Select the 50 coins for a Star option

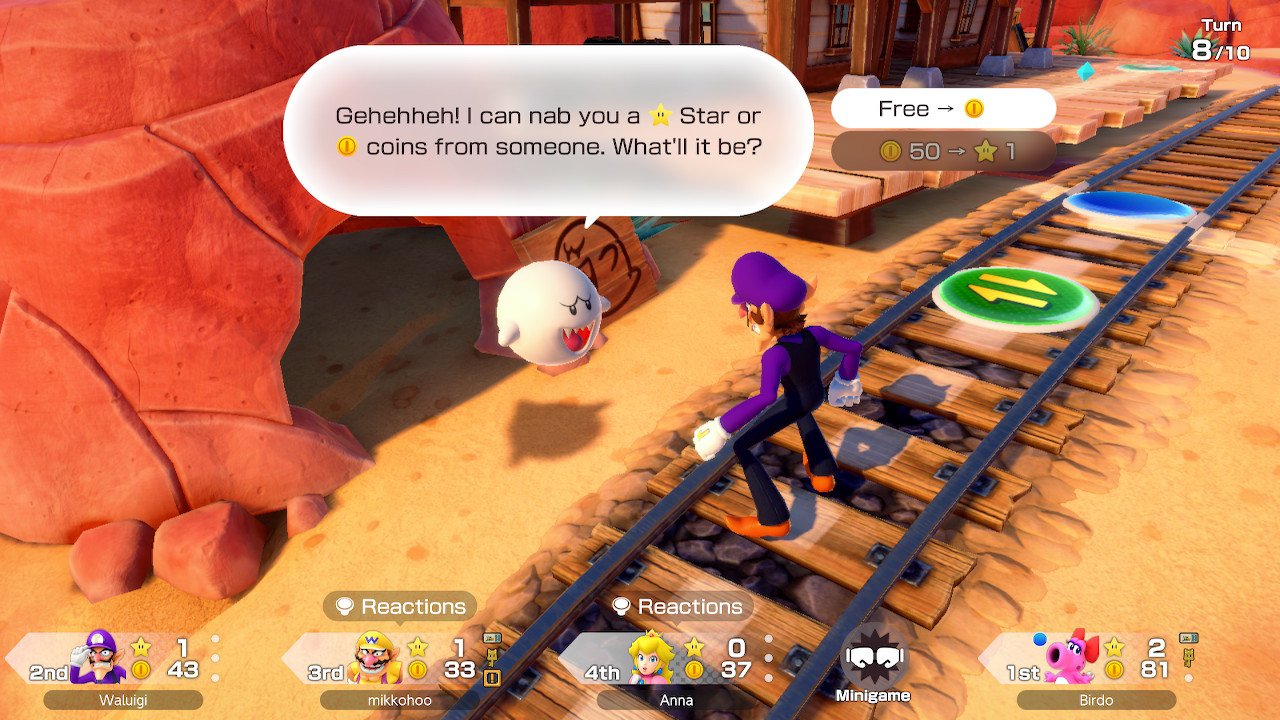click(942, 152)
